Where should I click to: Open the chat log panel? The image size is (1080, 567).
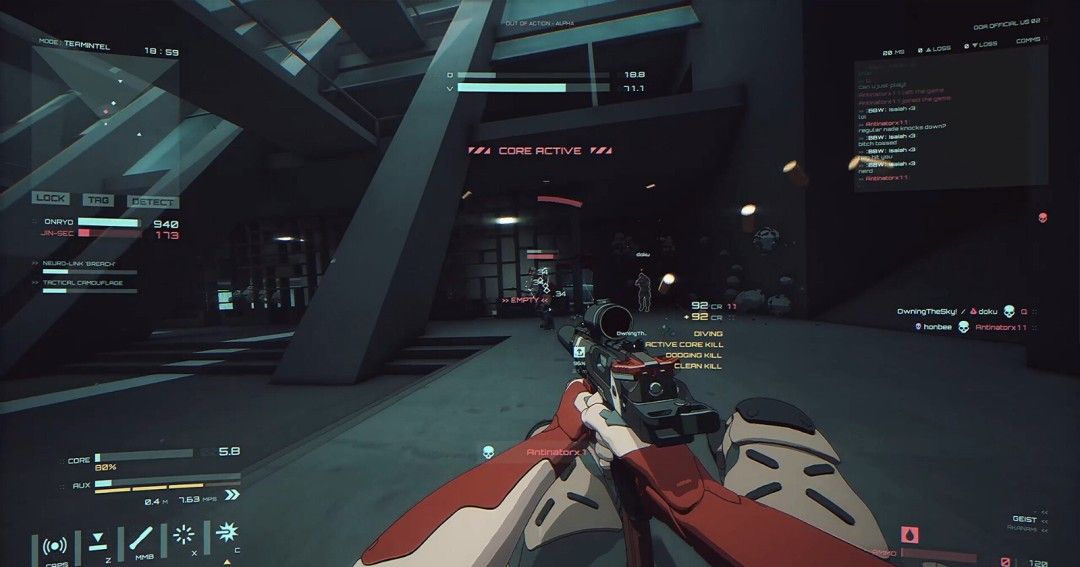949,122
